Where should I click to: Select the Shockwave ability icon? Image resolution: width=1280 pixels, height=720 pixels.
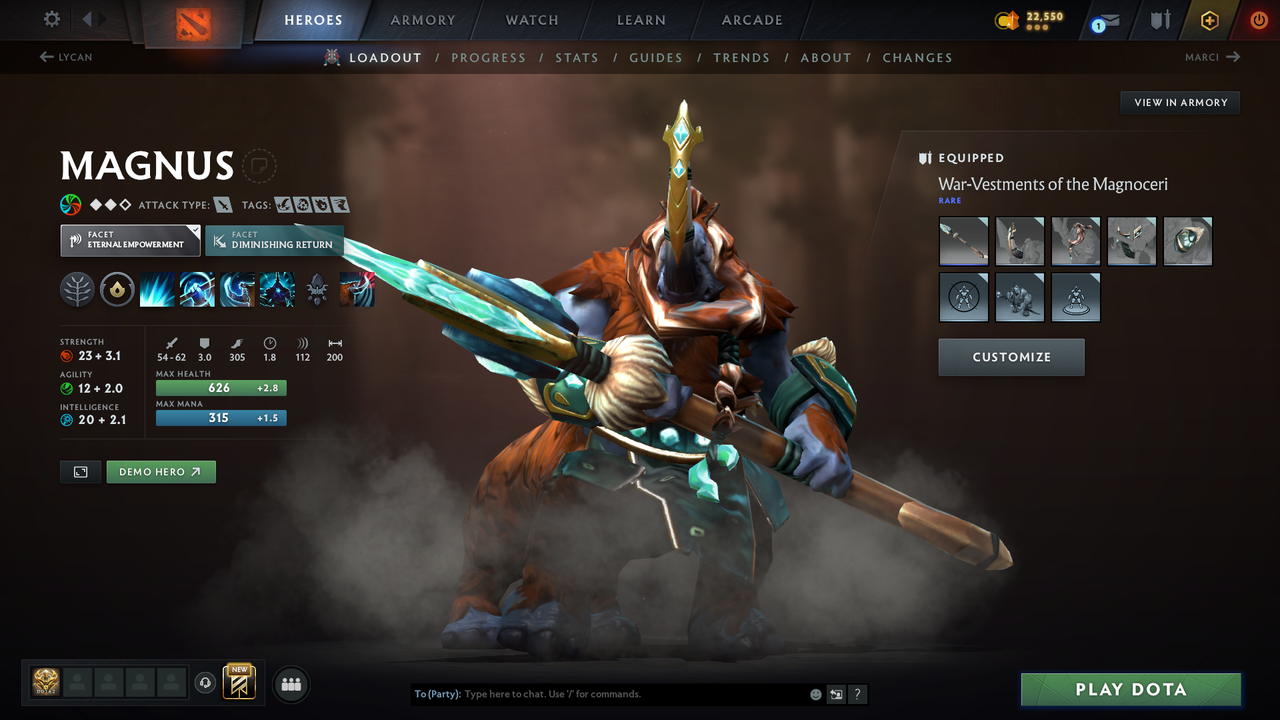pos(158,289)
